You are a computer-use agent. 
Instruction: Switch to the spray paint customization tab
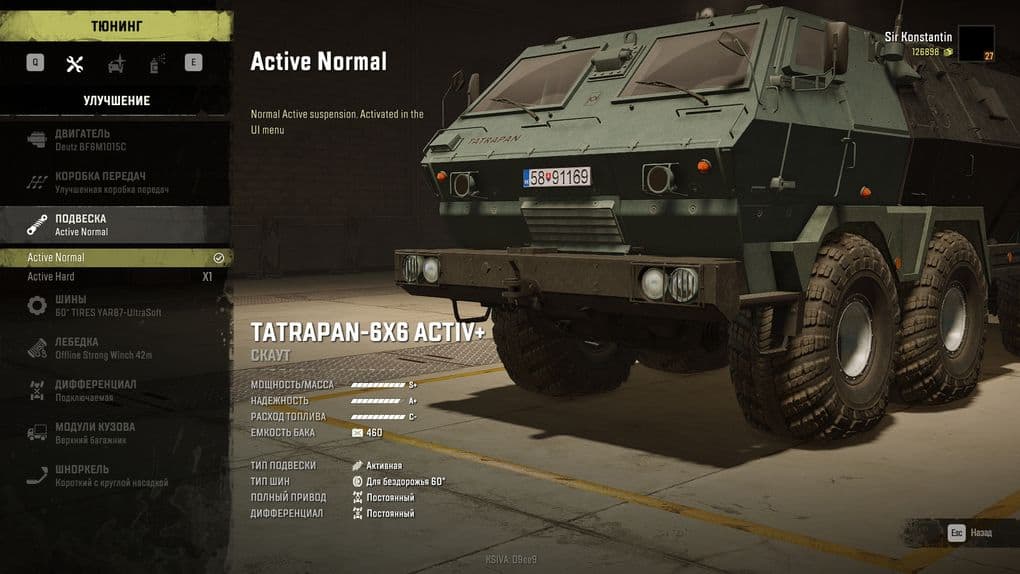(x=156, y=63)
